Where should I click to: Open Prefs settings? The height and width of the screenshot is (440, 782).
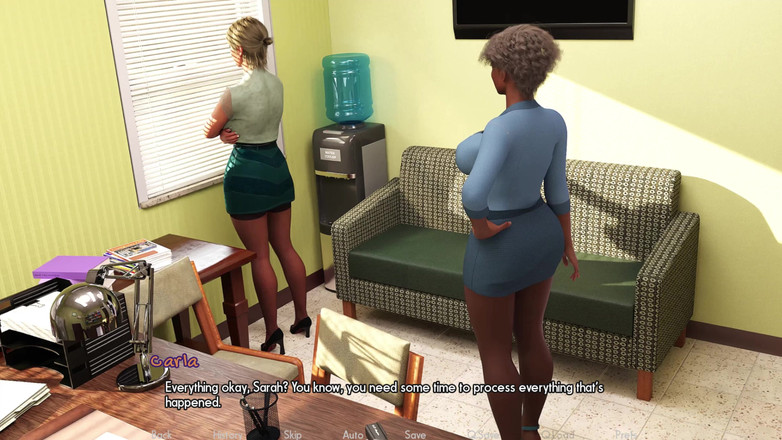(x=626, y=435)
